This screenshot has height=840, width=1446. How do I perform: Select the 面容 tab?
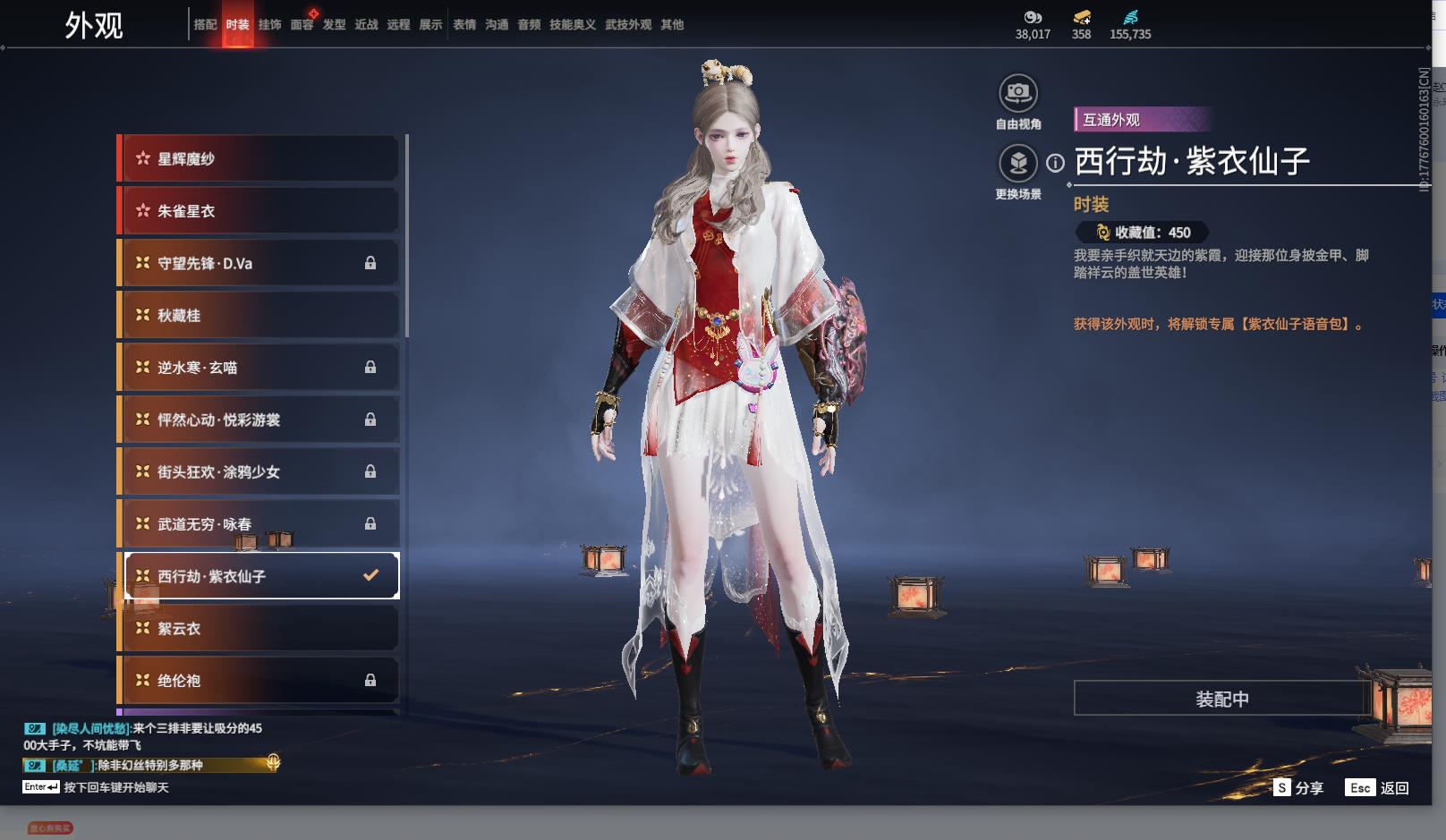tap(302, 25)
